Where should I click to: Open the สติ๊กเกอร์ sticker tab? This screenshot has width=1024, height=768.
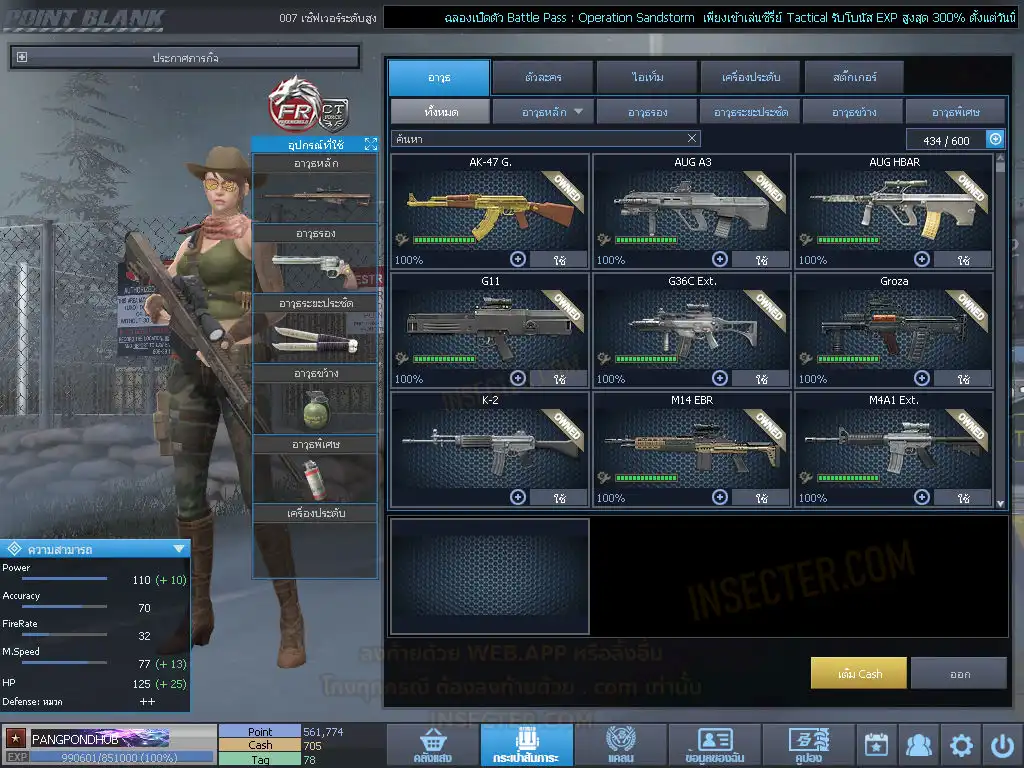click(853, 77)
